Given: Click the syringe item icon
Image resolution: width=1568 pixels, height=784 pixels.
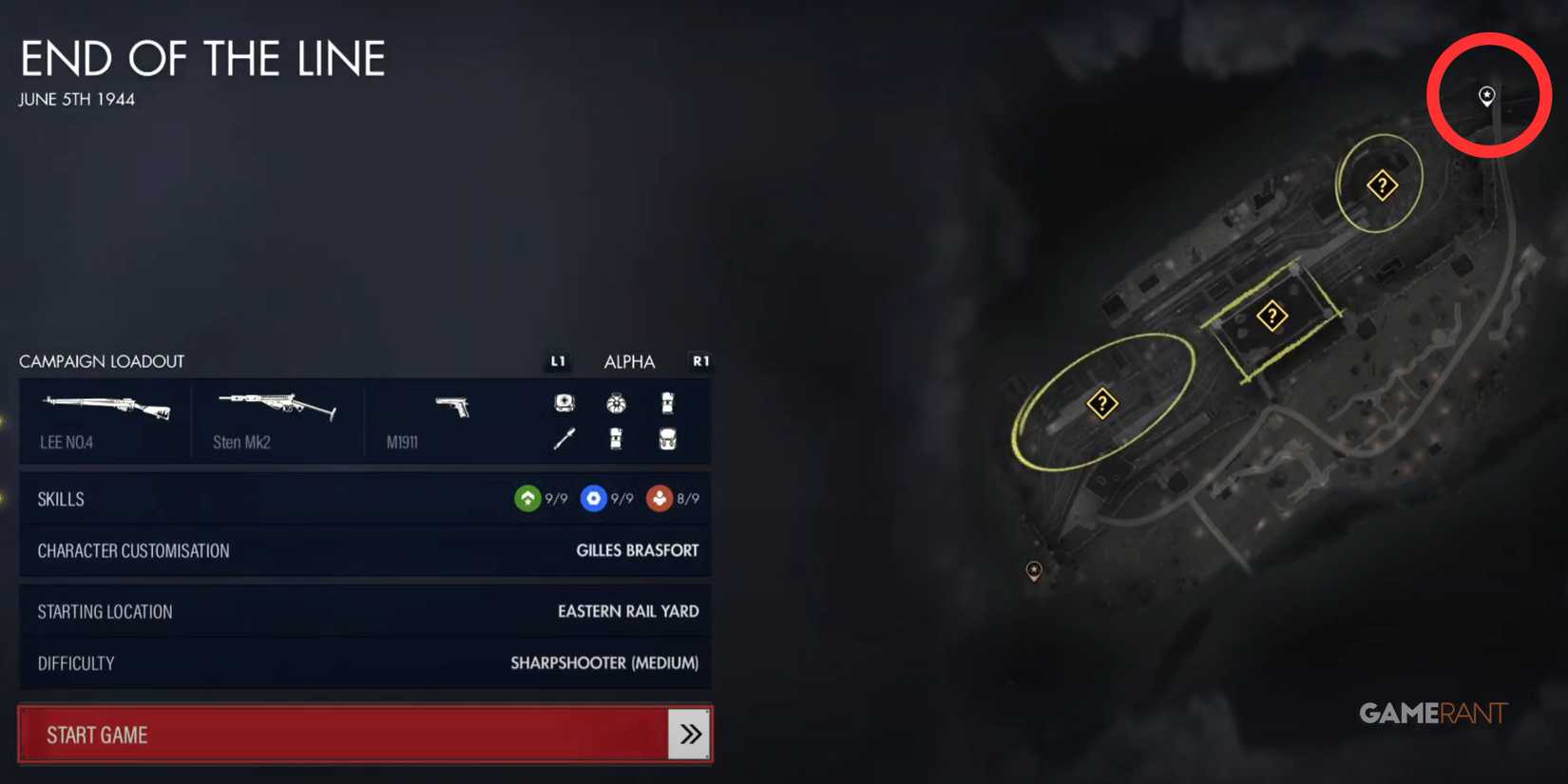Looking at the screenshot, I should (x=564, y=439).
